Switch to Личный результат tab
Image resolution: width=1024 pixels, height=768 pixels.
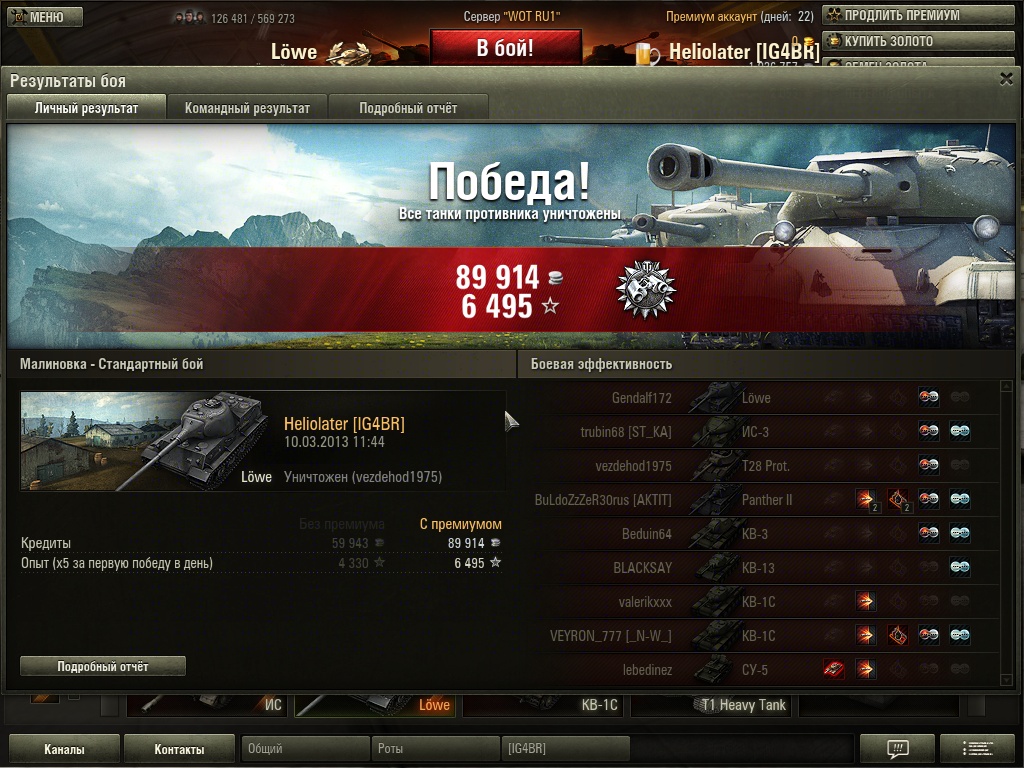tap(86, 108)
